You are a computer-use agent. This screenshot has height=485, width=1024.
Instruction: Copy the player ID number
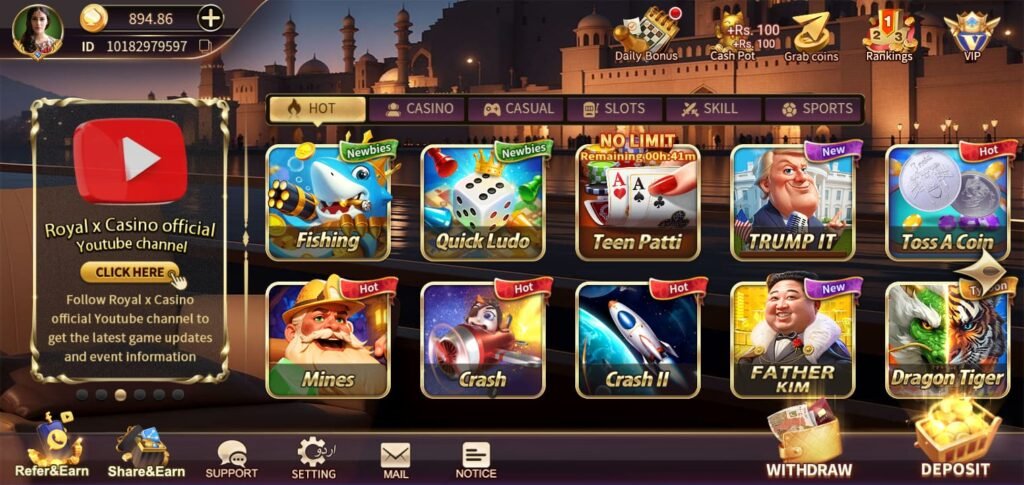(x=205, y=46)
